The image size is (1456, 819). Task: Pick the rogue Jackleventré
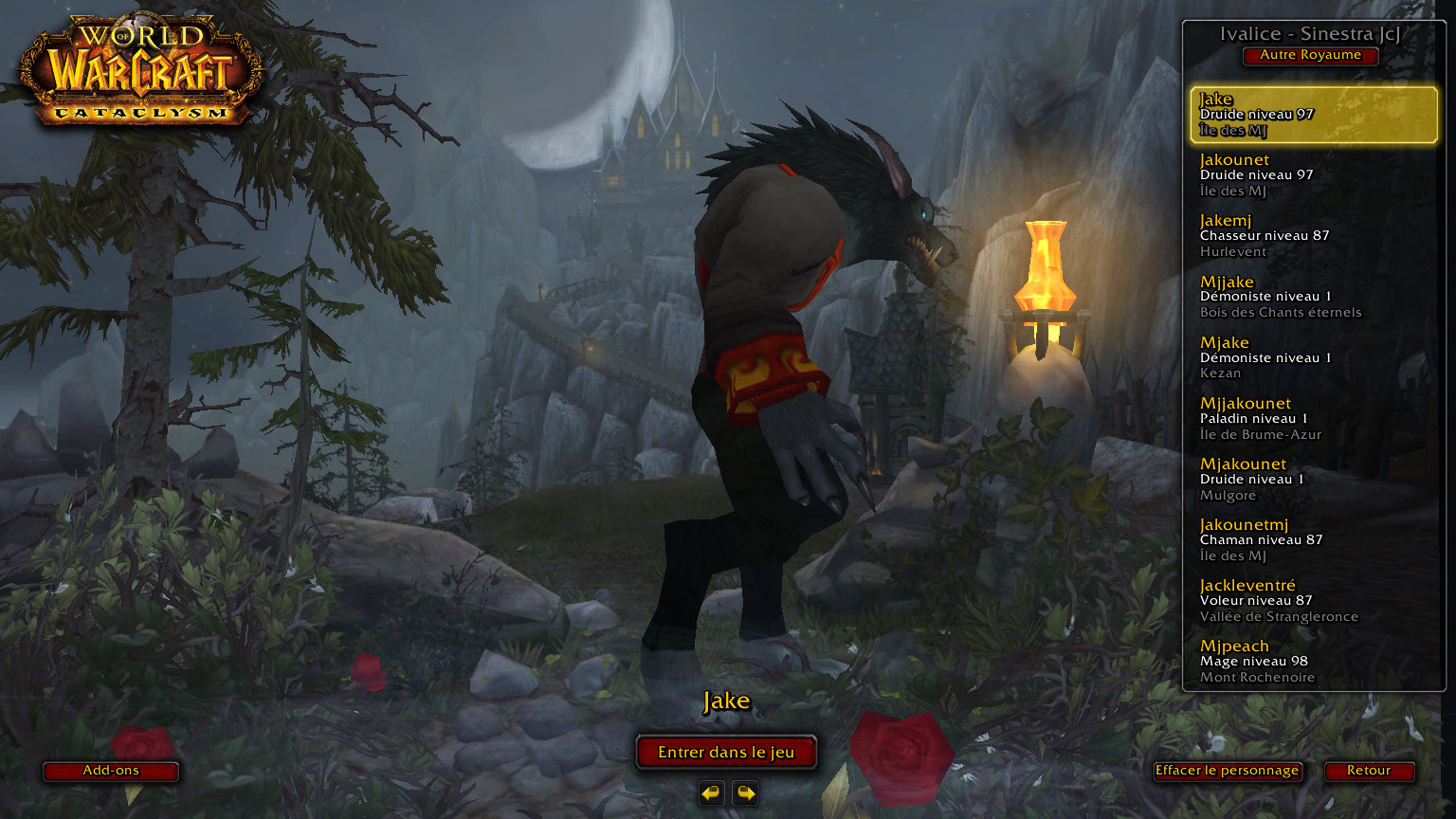pos(1313,600)
